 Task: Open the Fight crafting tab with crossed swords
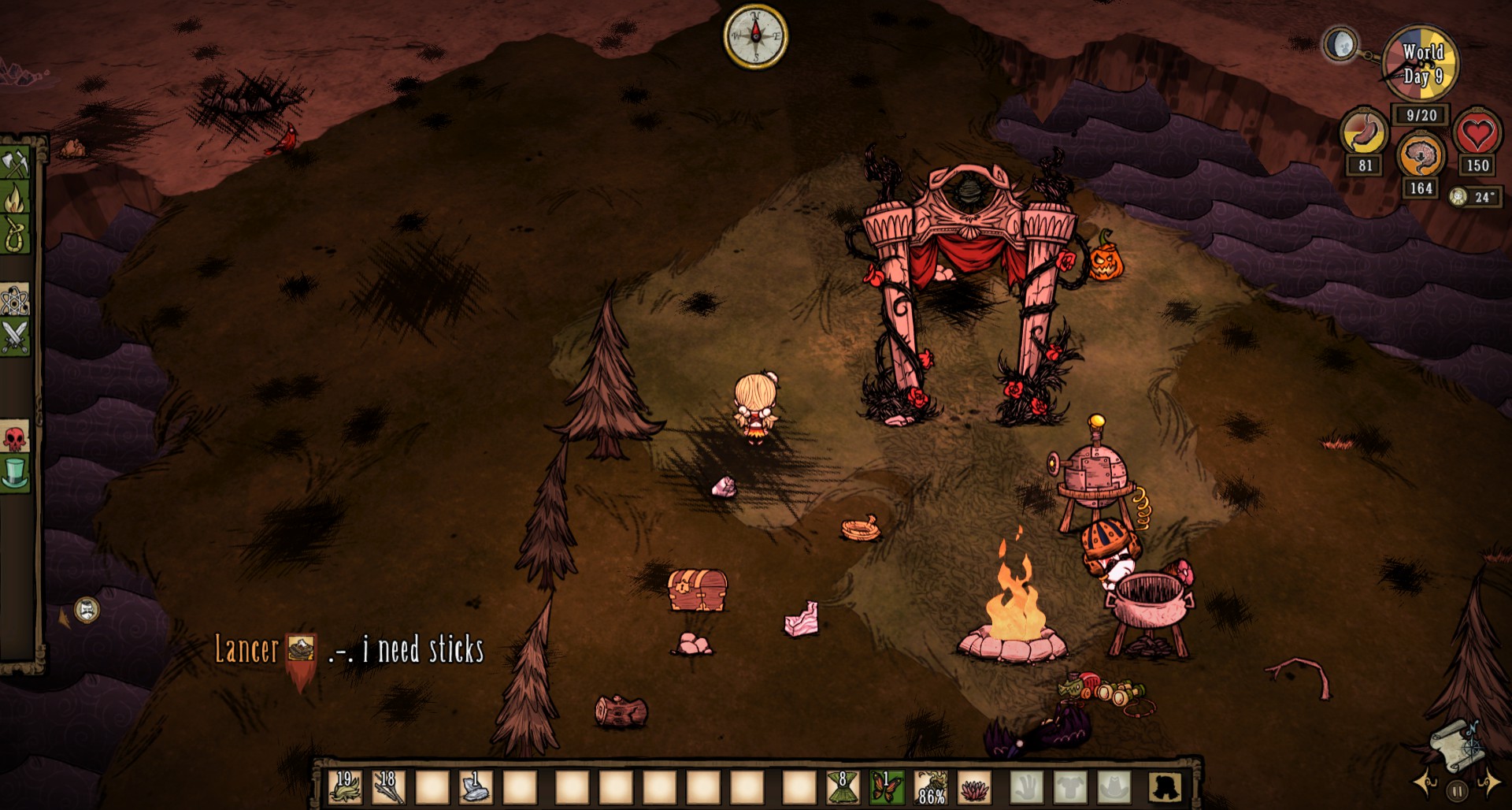[15, 336]
